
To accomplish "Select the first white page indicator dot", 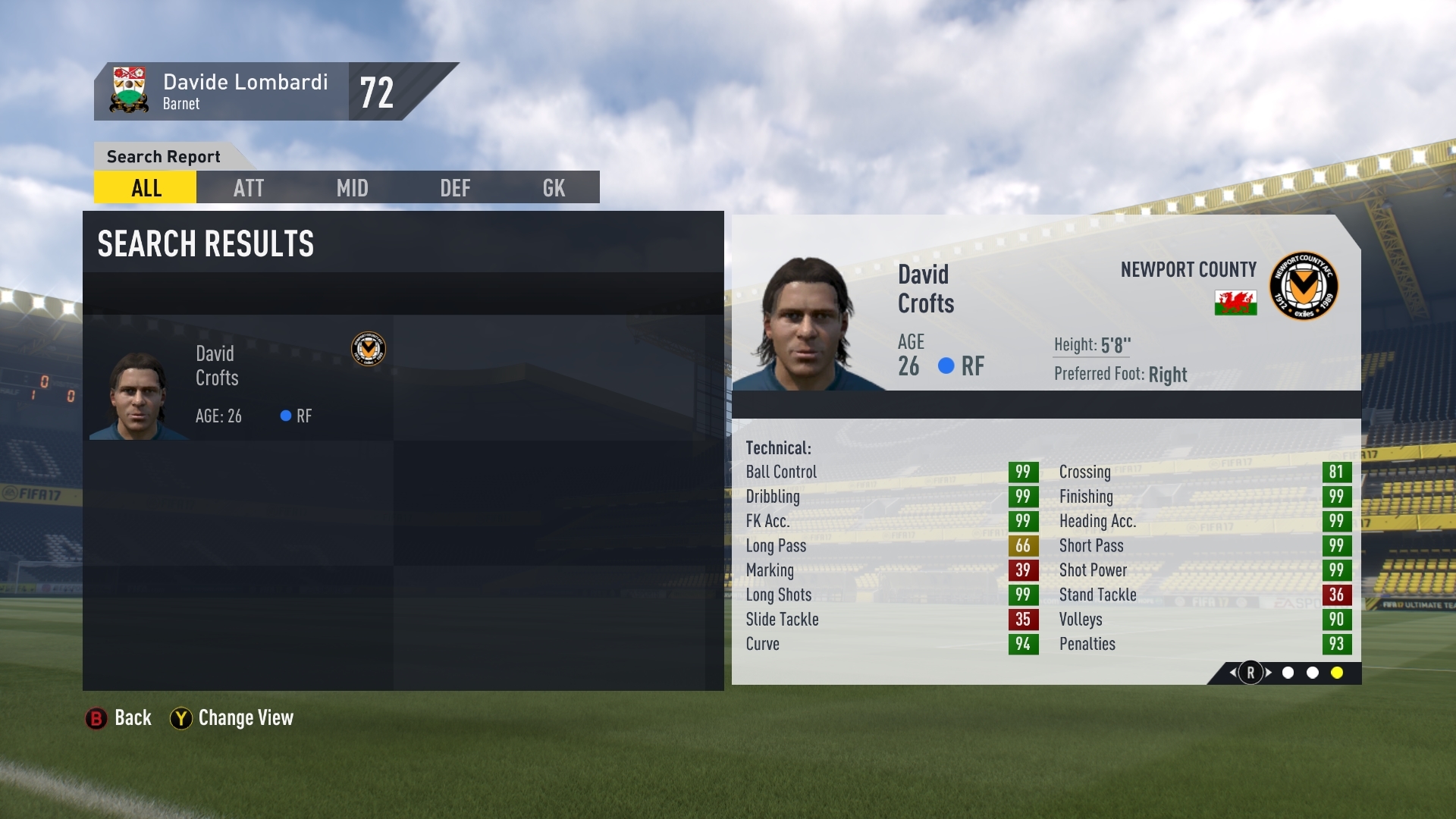I will tap(1287, 671).
